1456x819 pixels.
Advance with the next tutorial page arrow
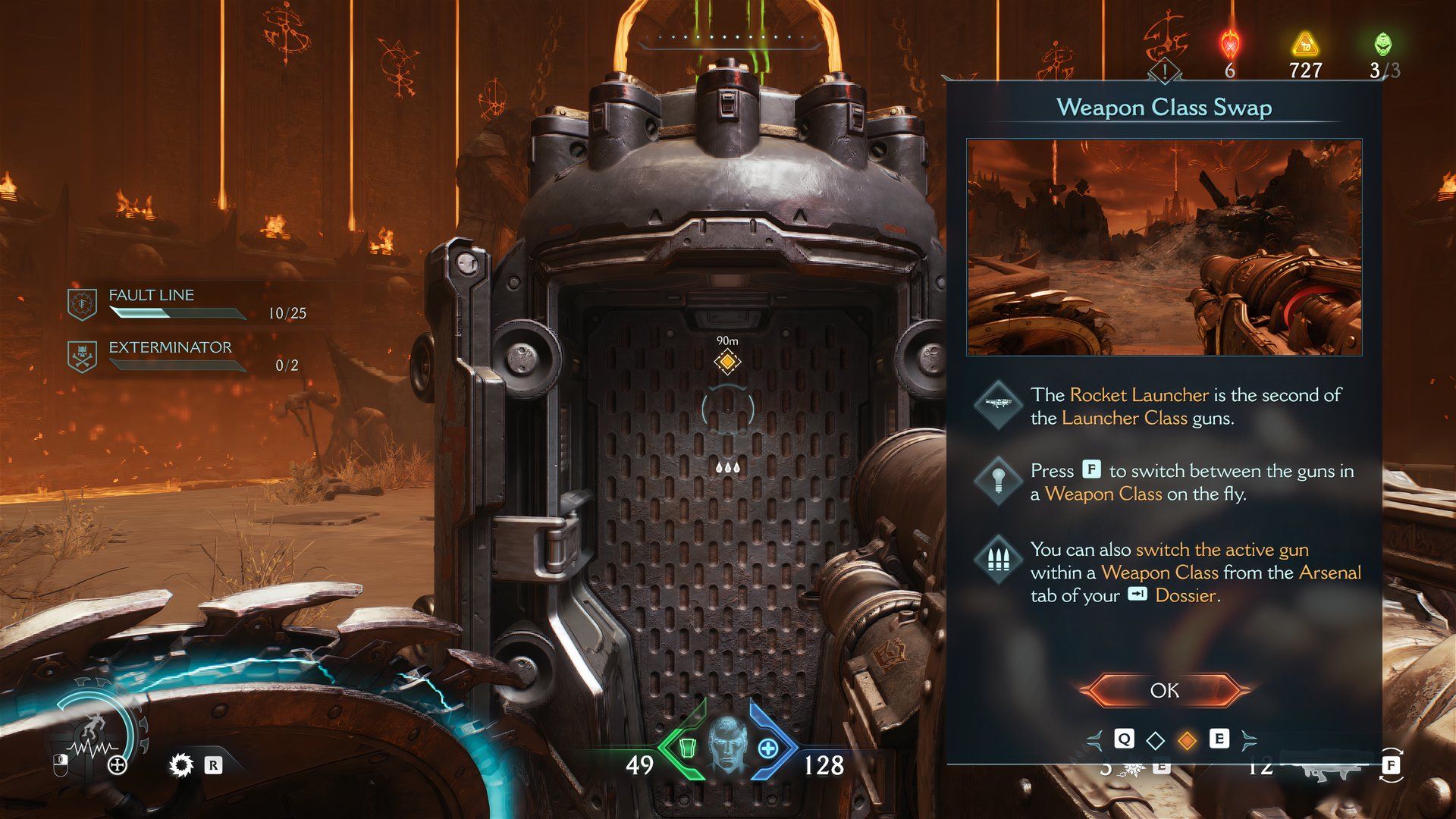pos(1248,739)
